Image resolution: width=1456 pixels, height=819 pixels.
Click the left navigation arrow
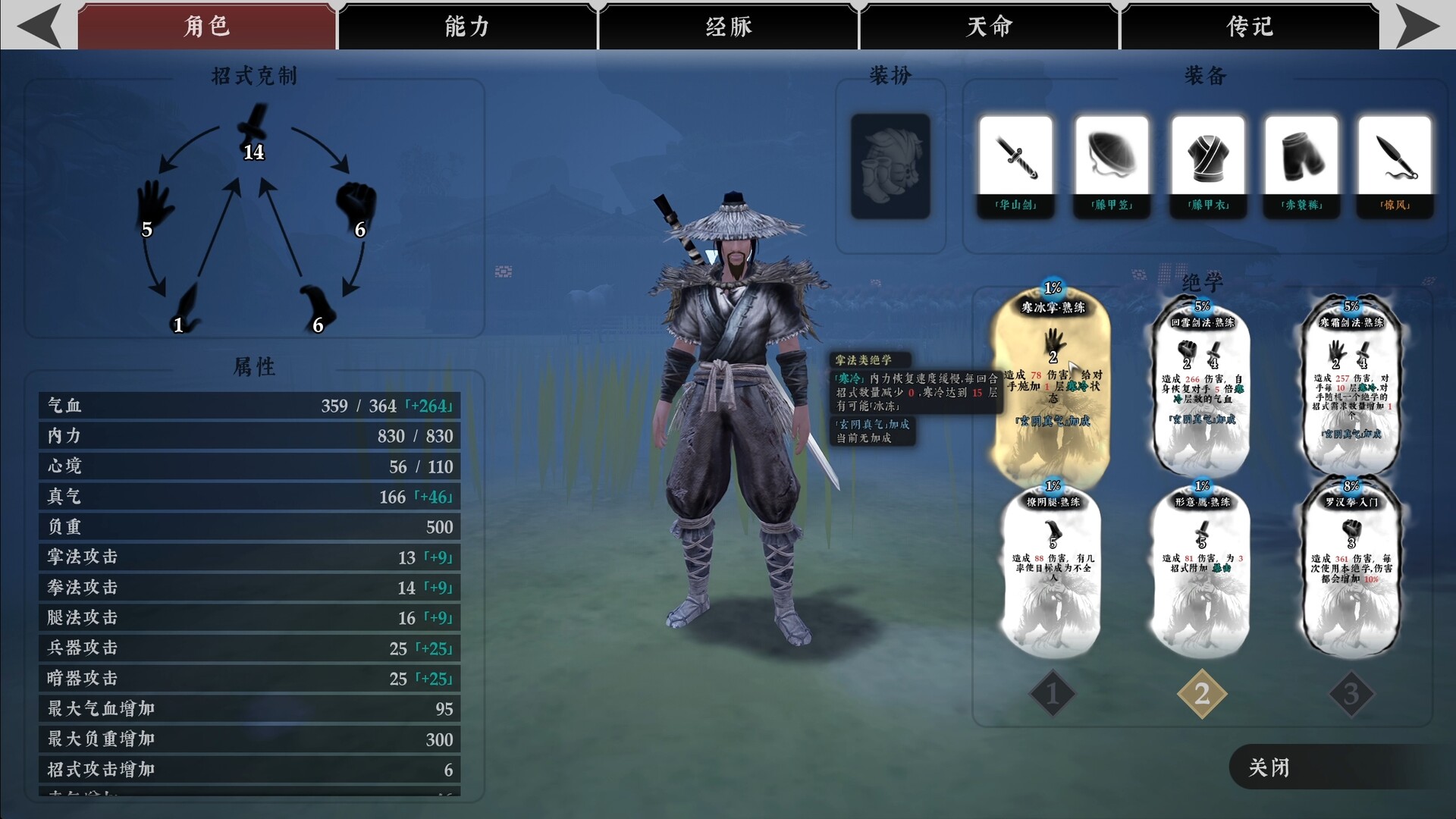click(38, 25)
